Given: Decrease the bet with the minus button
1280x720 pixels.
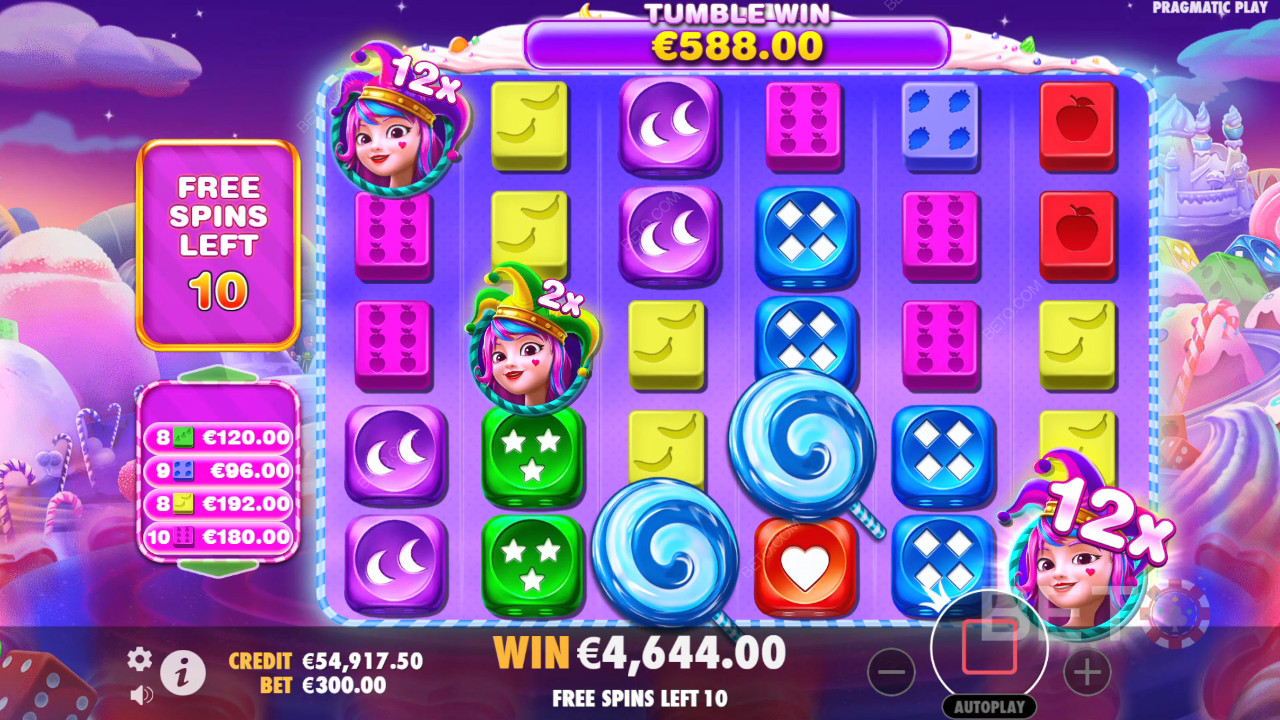Looking at the screenshot, I should [891, 673].
